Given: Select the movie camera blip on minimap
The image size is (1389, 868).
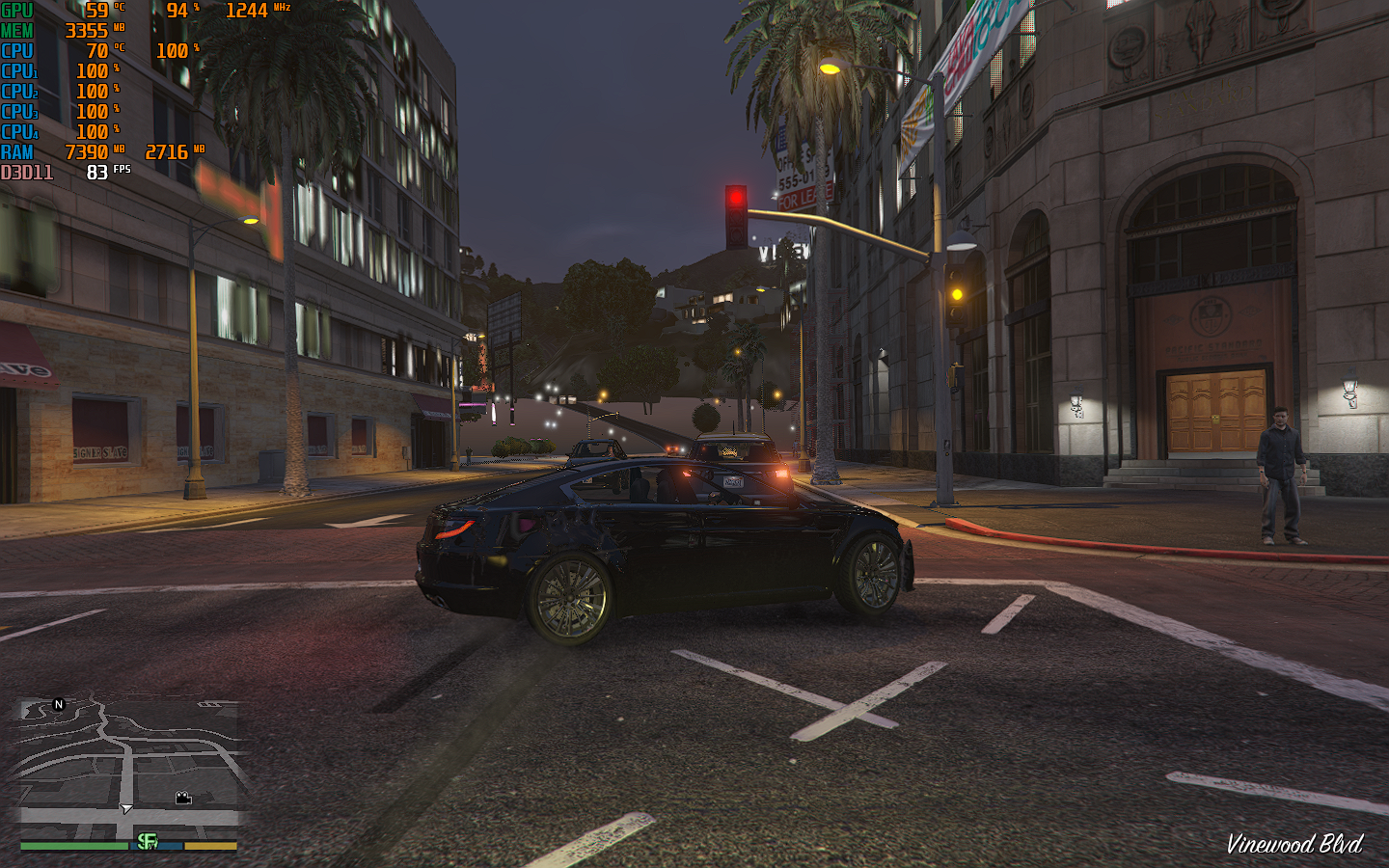Looking at the screenshot, I should (x=183, y=798).
